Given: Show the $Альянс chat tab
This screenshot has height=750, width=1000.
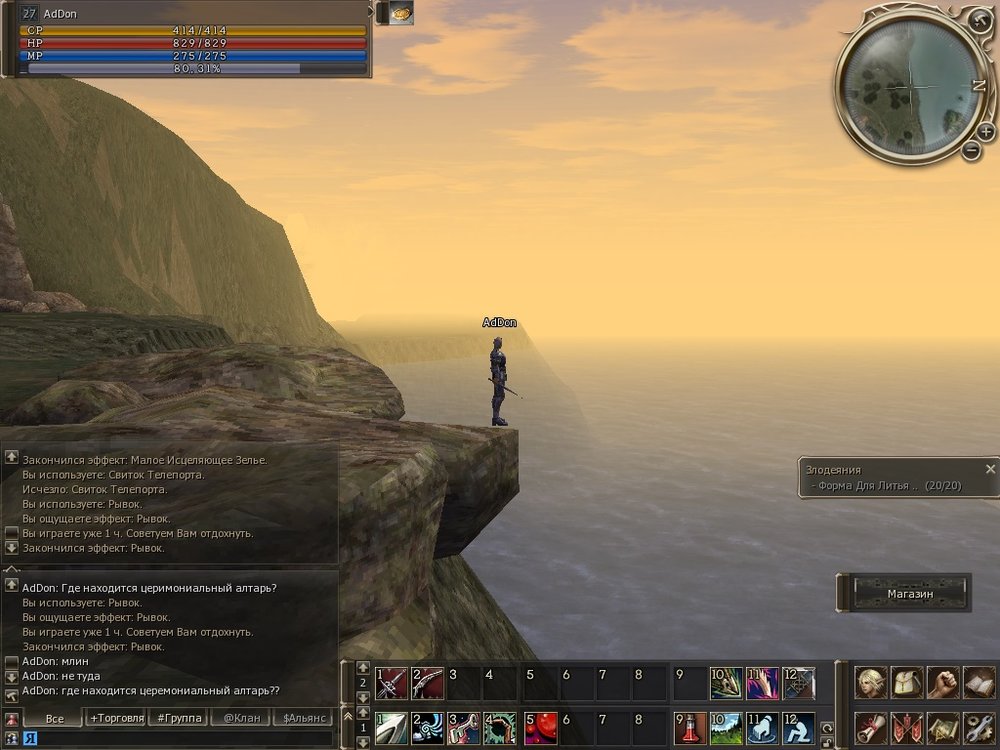Looking at the screenshot, I should click(x=304, y=718).
